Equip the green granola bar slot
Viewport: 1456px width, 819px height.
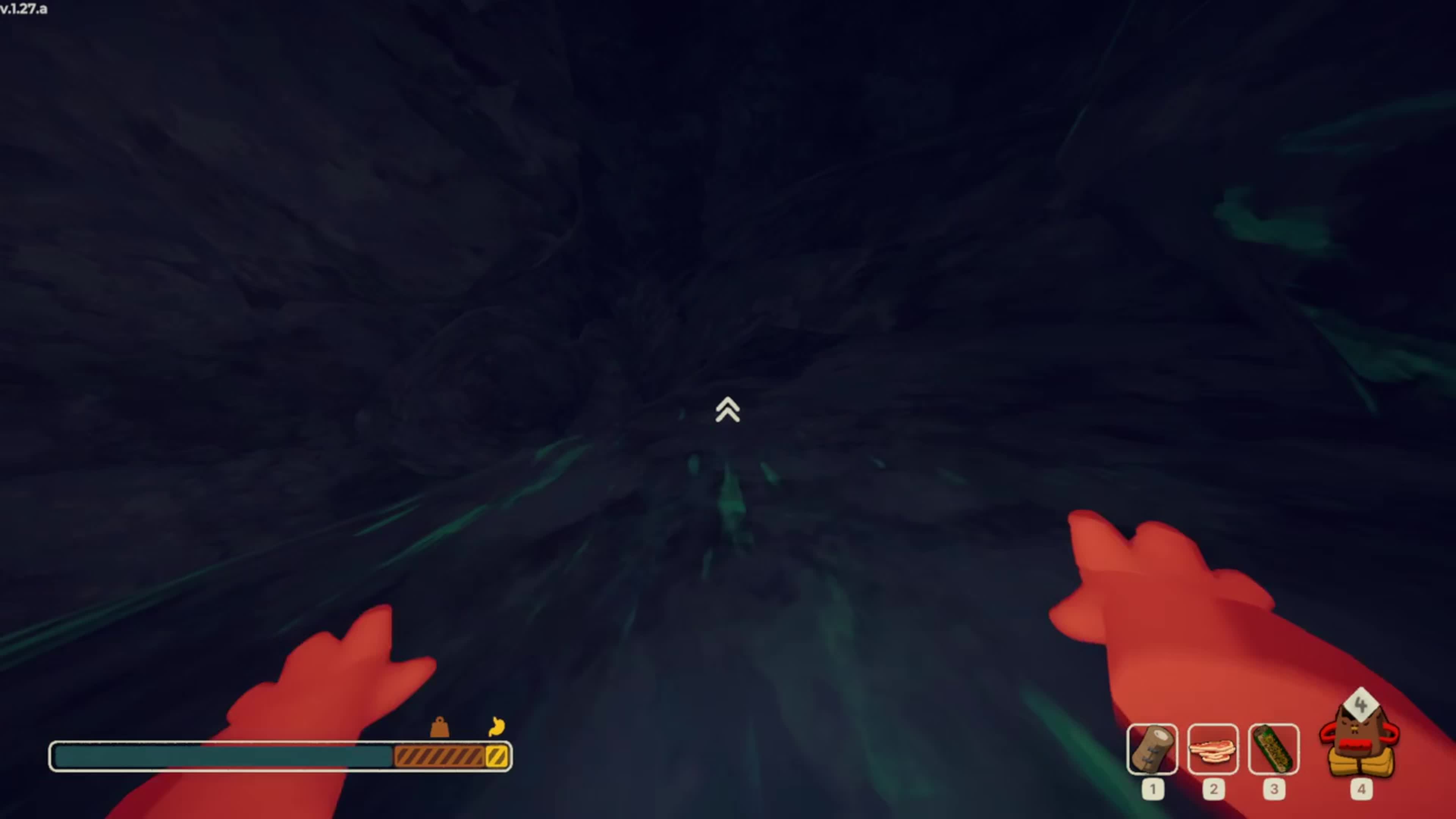[1274, 750]
